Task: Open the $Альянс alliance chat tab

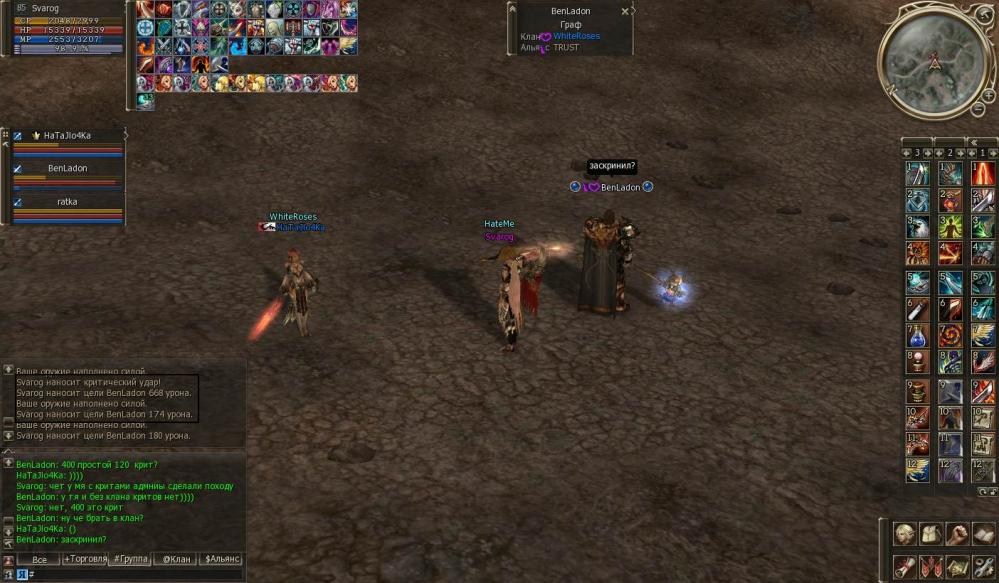Action: click(221, 560)
